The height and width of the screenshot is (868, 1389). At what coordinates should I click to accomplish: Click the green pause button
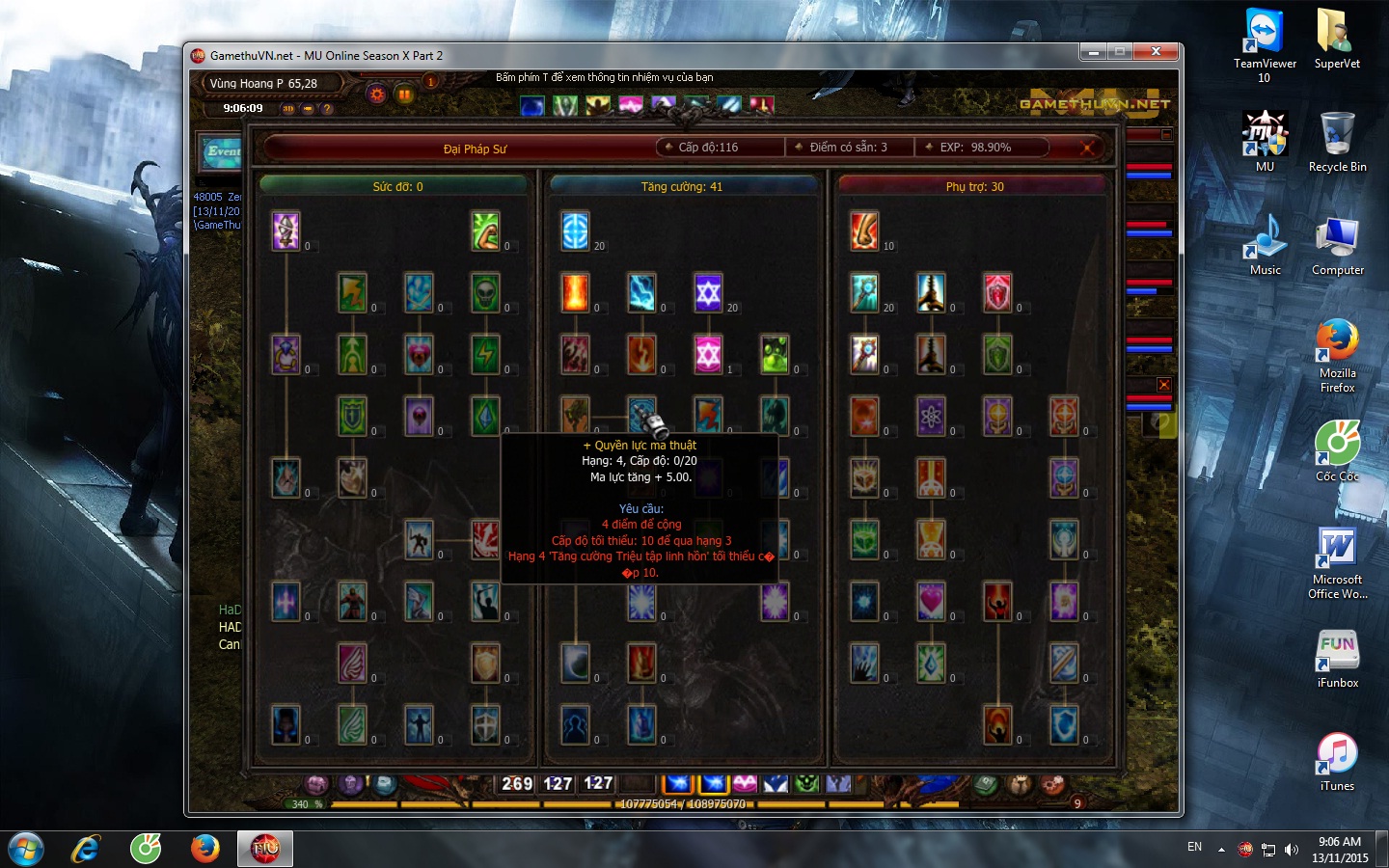[404, 95]
